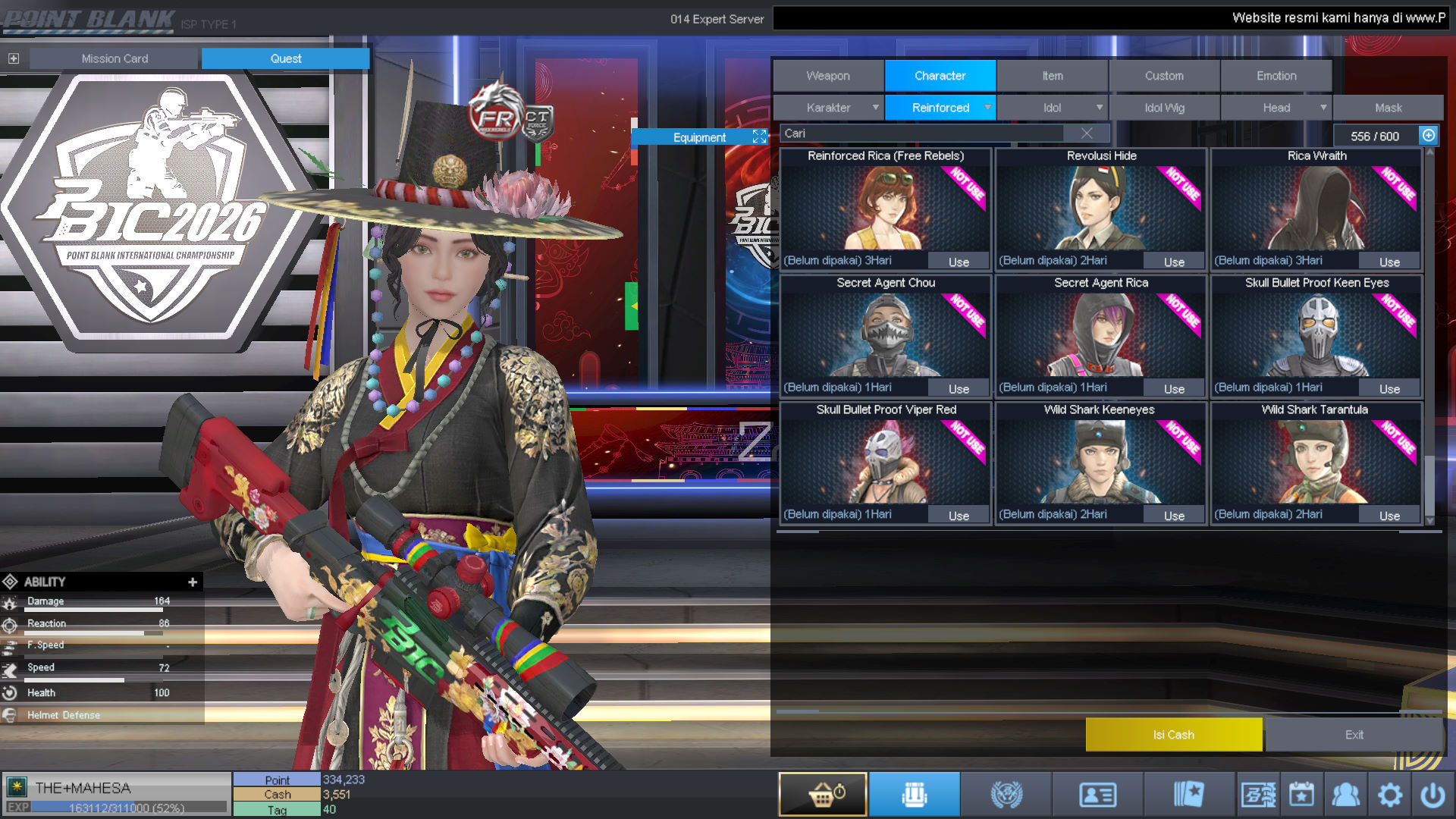Switch to the Mask category
1456x819 pixels.
(x=1388, y=108)
